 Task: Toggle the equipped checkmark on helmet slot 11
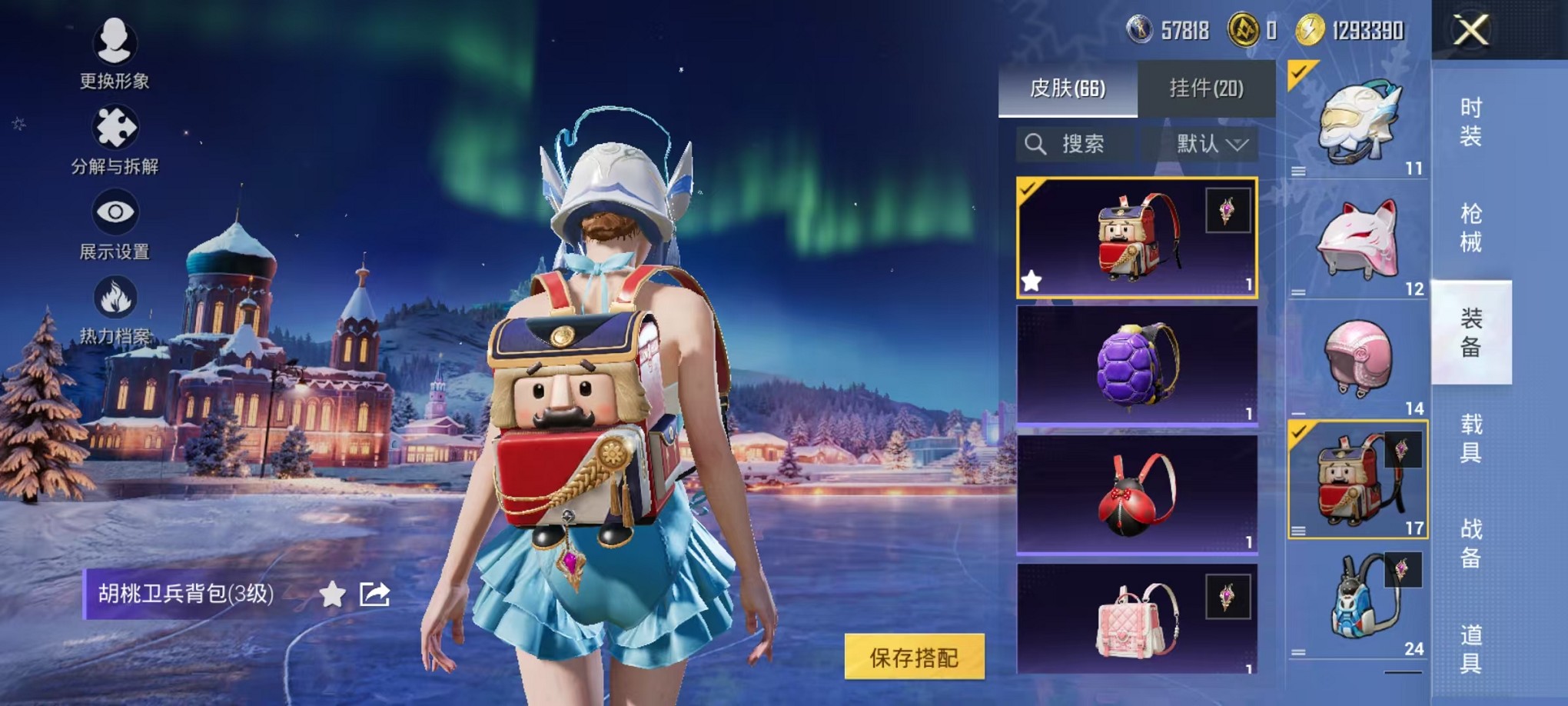1300,72
